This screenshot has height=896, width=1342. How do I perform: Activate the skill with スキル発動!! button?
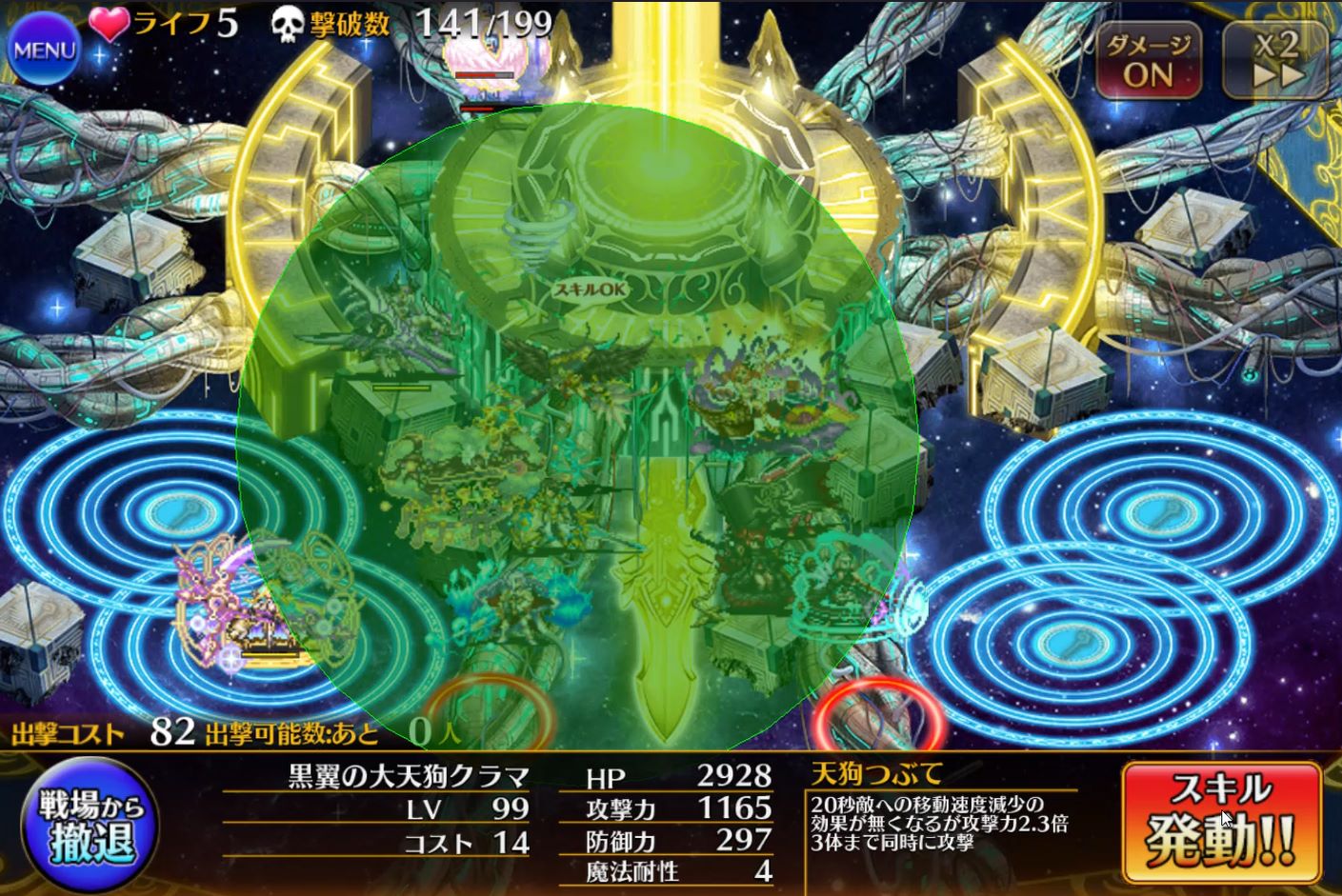coord(1221,823)
